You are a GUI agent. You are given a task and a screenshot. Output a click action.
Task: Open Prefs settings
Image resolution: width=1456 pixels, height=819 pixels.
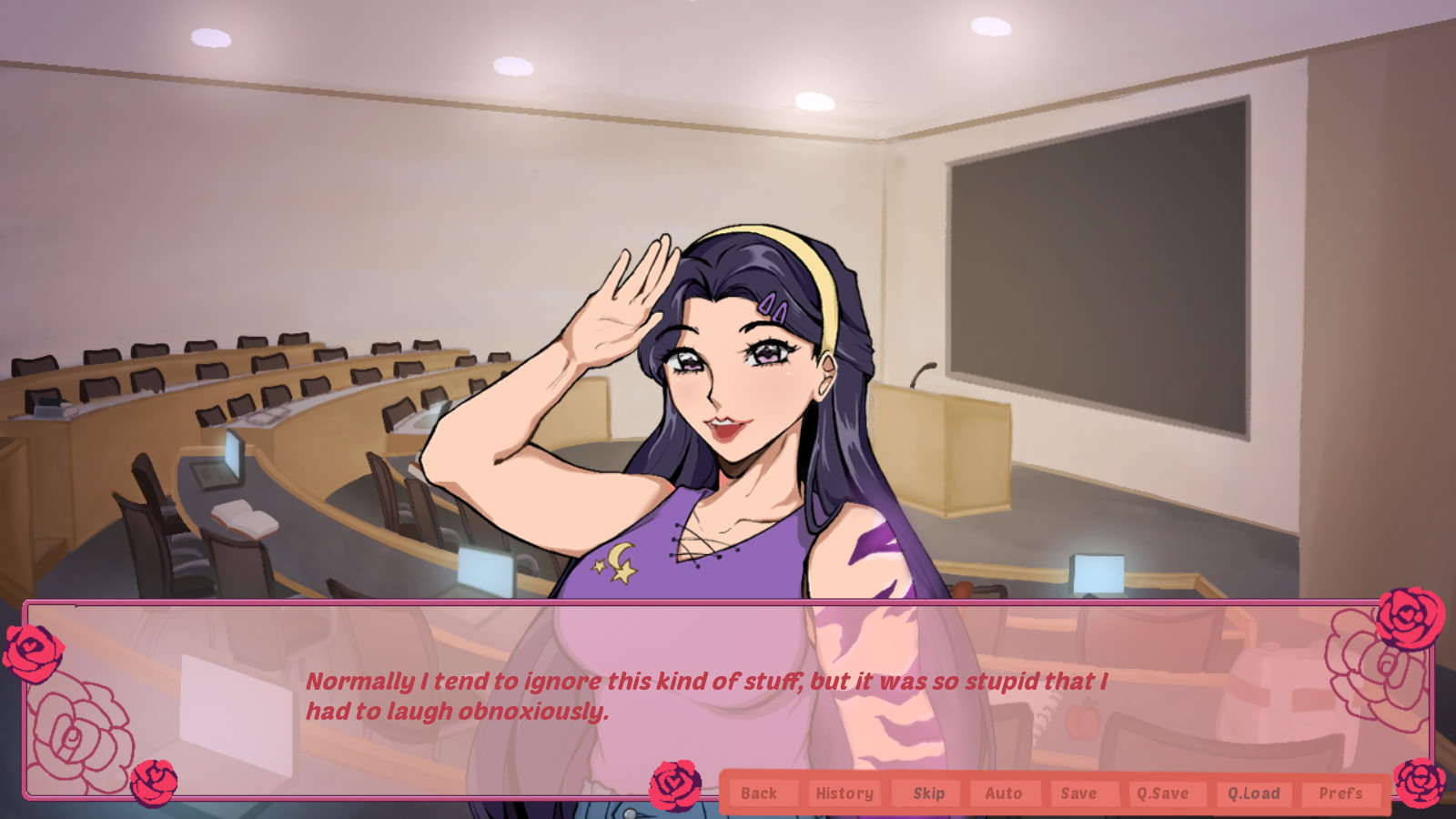(1340, 794)
